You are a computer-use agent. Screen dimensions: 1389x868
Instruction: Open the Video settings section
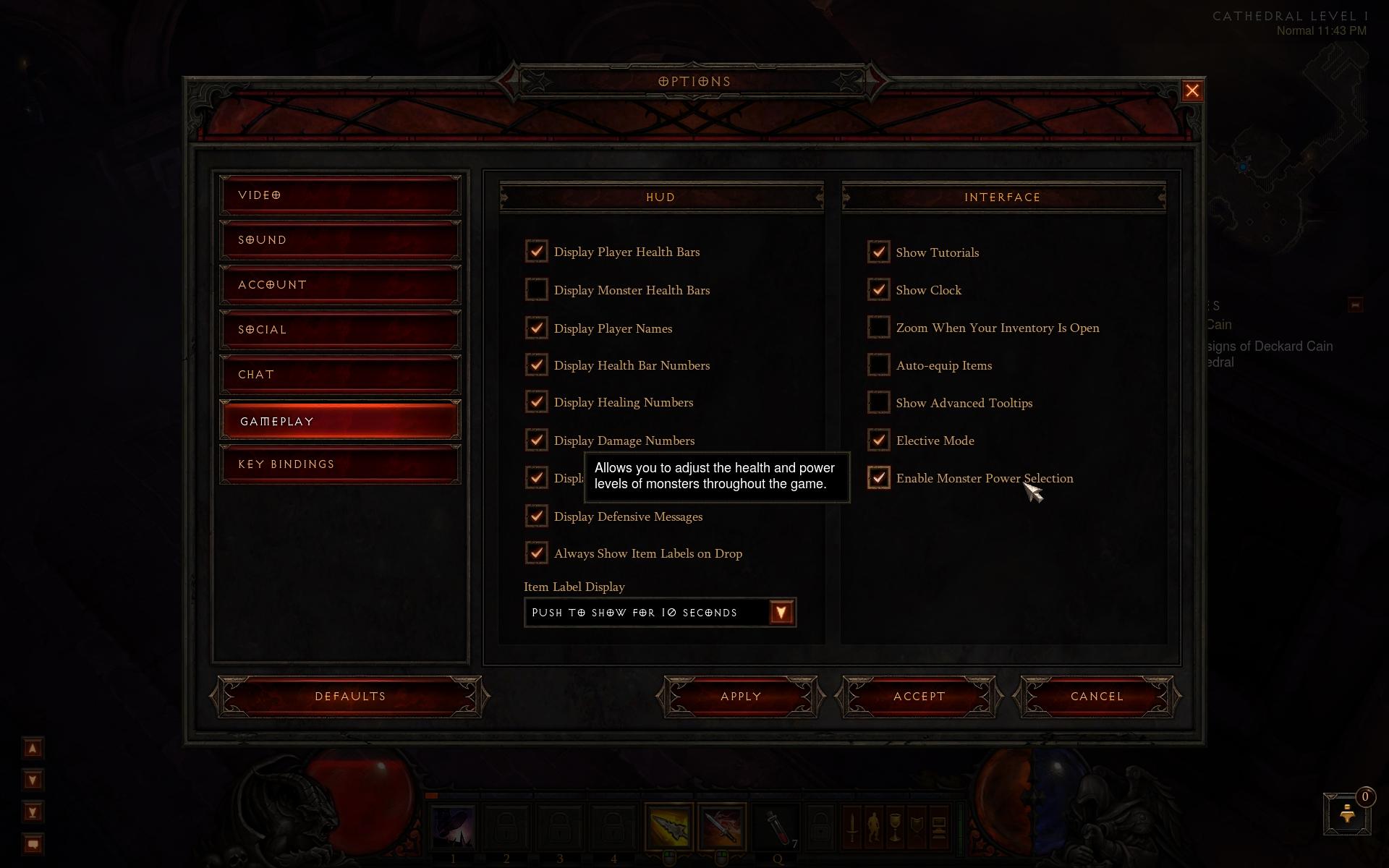(340, 195)
